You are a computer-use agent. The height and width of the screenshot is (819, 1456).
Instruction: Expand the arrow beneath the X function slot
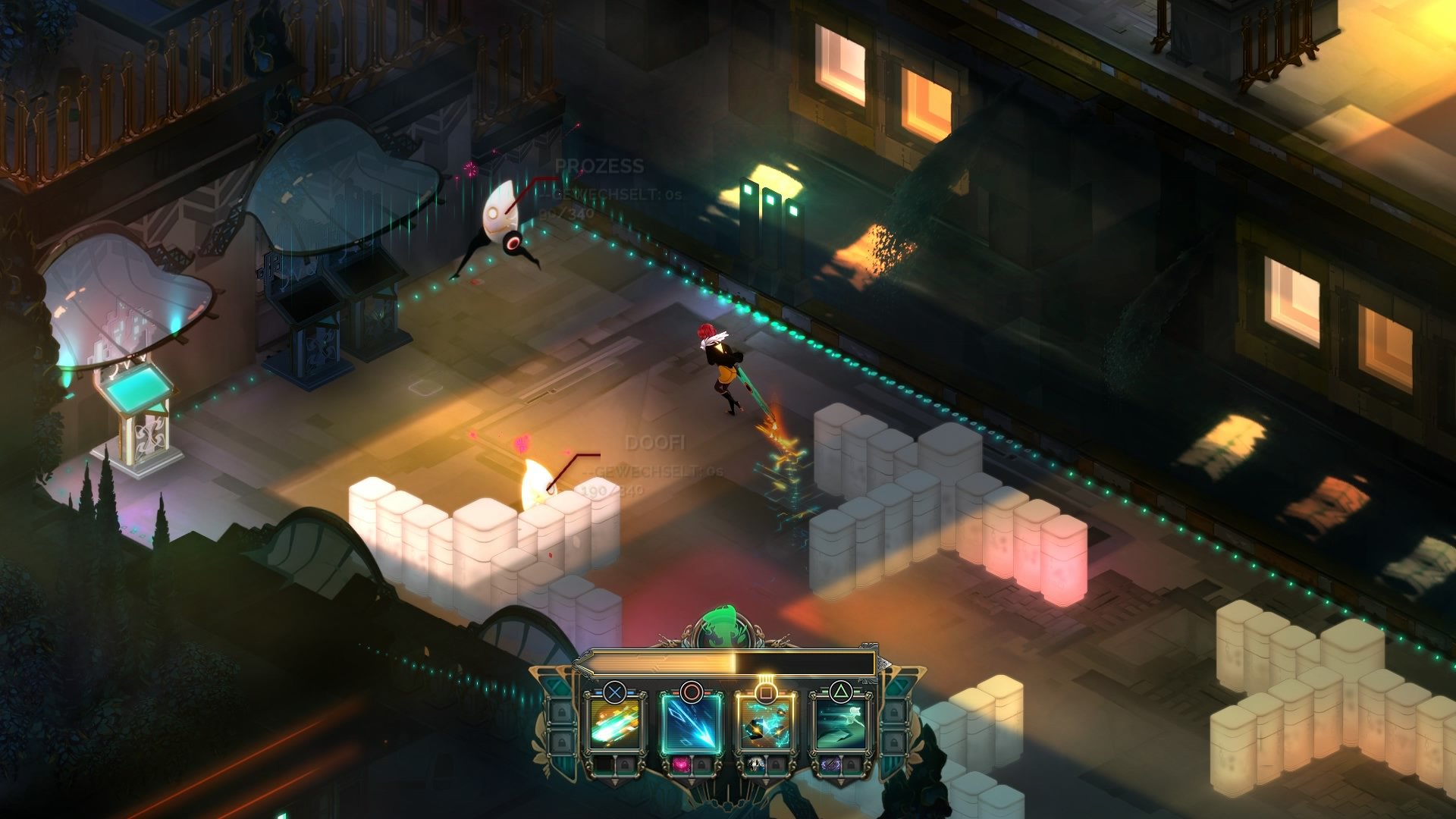pyautogui.click(x=616, y=781)
